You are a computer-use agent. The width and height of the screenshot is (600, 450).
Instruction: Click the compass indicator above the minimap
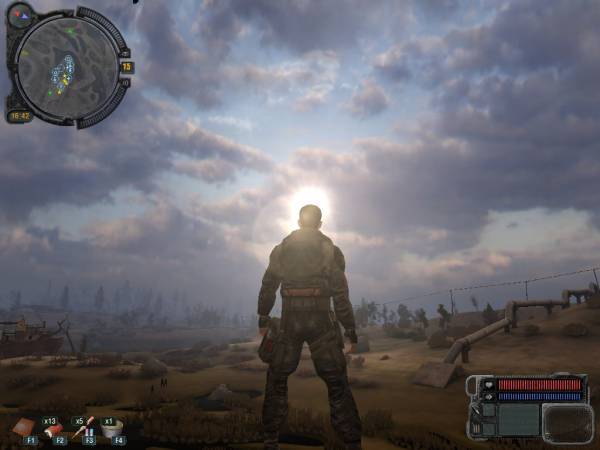[20, 14]
